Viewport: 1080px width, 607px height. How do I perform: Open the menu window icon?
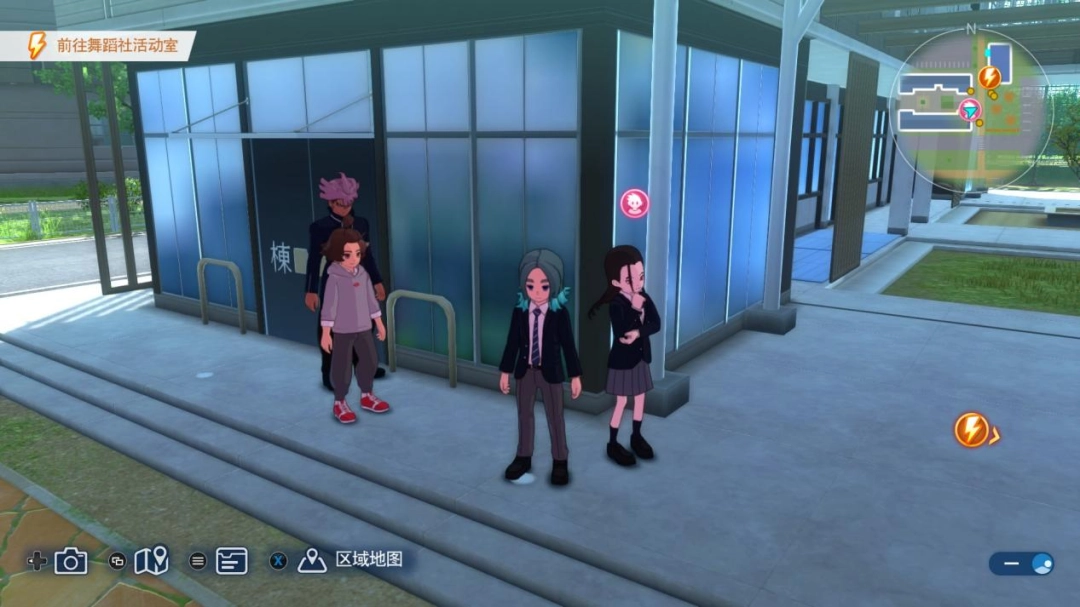[231, 561]
